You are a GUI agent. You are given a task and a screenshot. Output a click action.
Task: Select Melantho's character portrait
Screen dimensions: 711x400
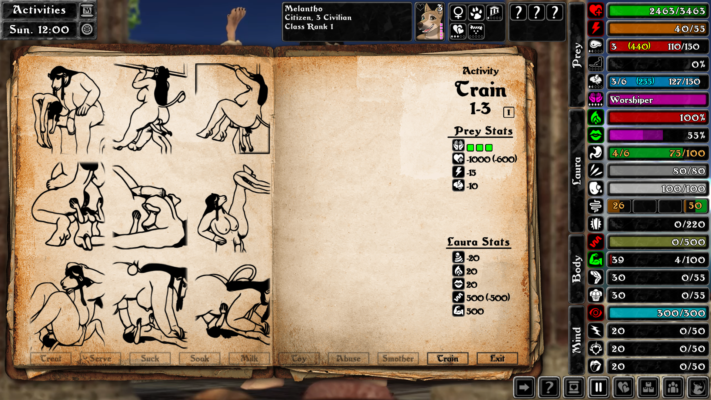(x=429, y=21)
